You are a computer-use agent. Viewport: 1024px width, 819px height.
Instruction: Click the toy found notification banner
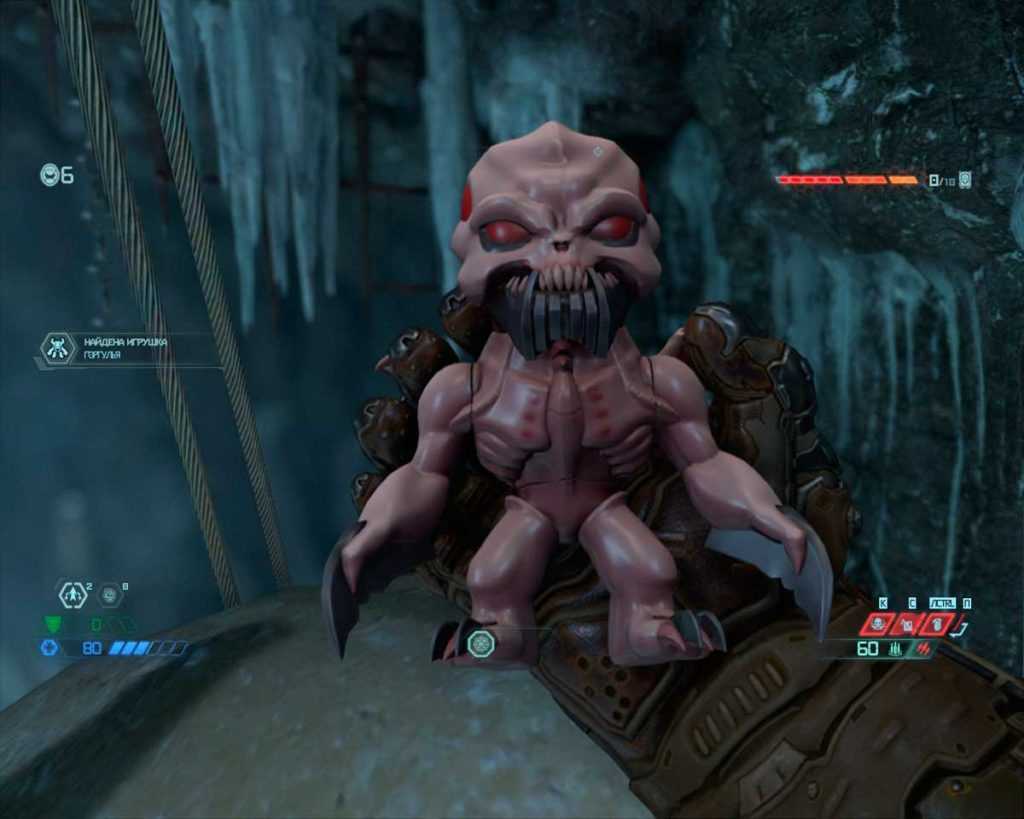[x=125, y=348]
